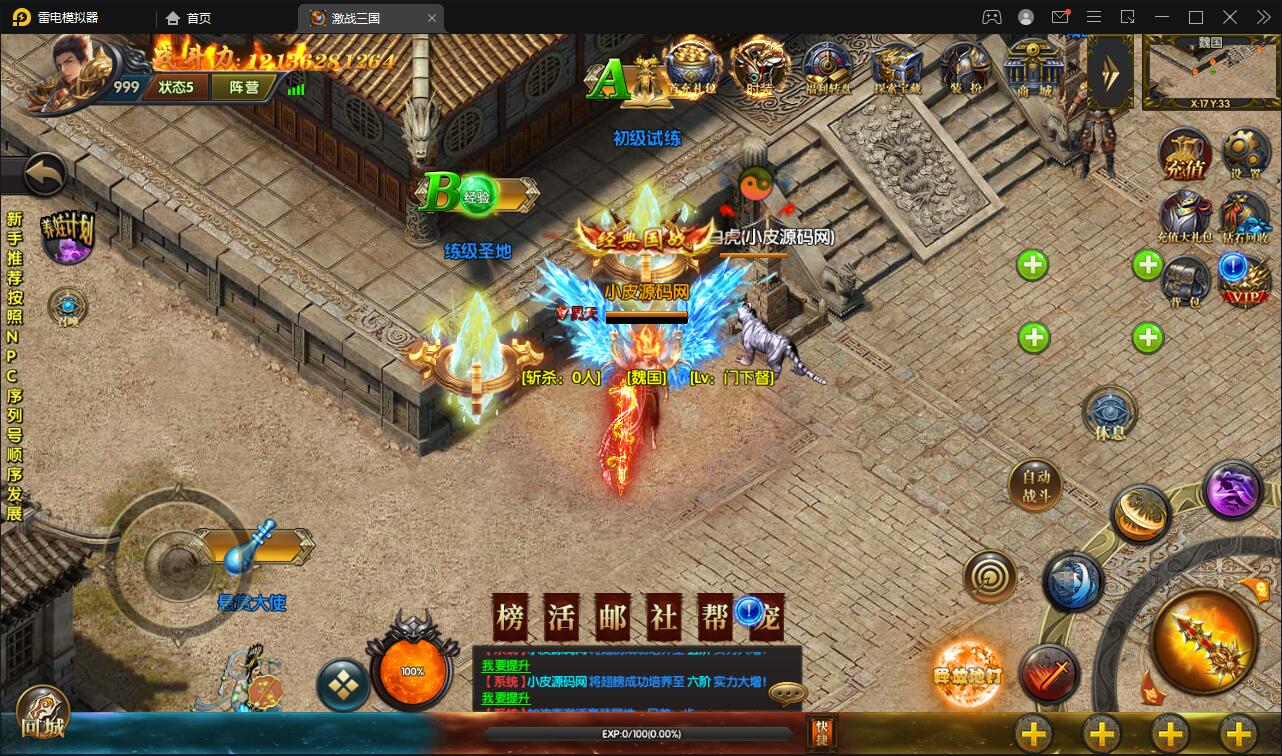
Task: Open the 邮 mail menu tile
Action: pos(611,617)
